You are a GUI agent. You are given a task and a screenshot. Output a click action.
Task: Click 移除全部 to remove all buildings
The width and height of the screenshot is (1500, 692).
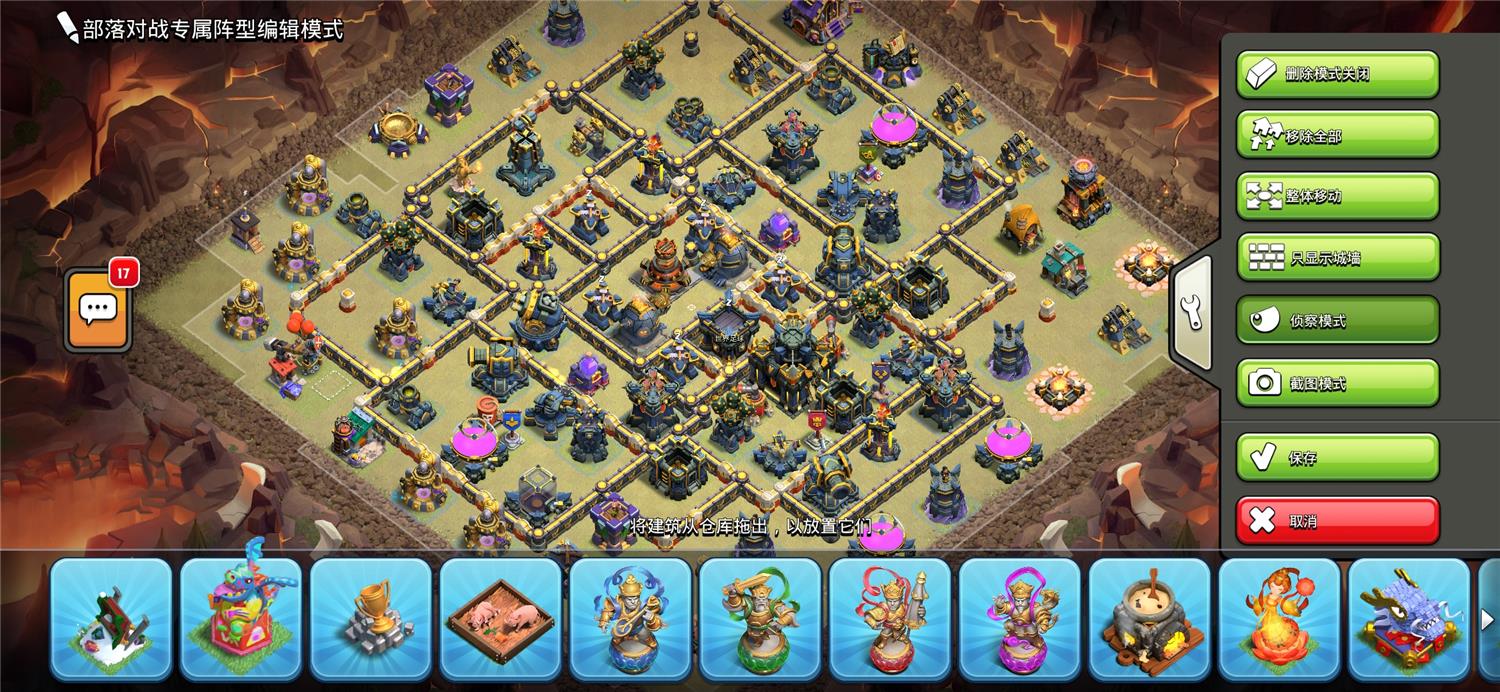pos(1337,135)
